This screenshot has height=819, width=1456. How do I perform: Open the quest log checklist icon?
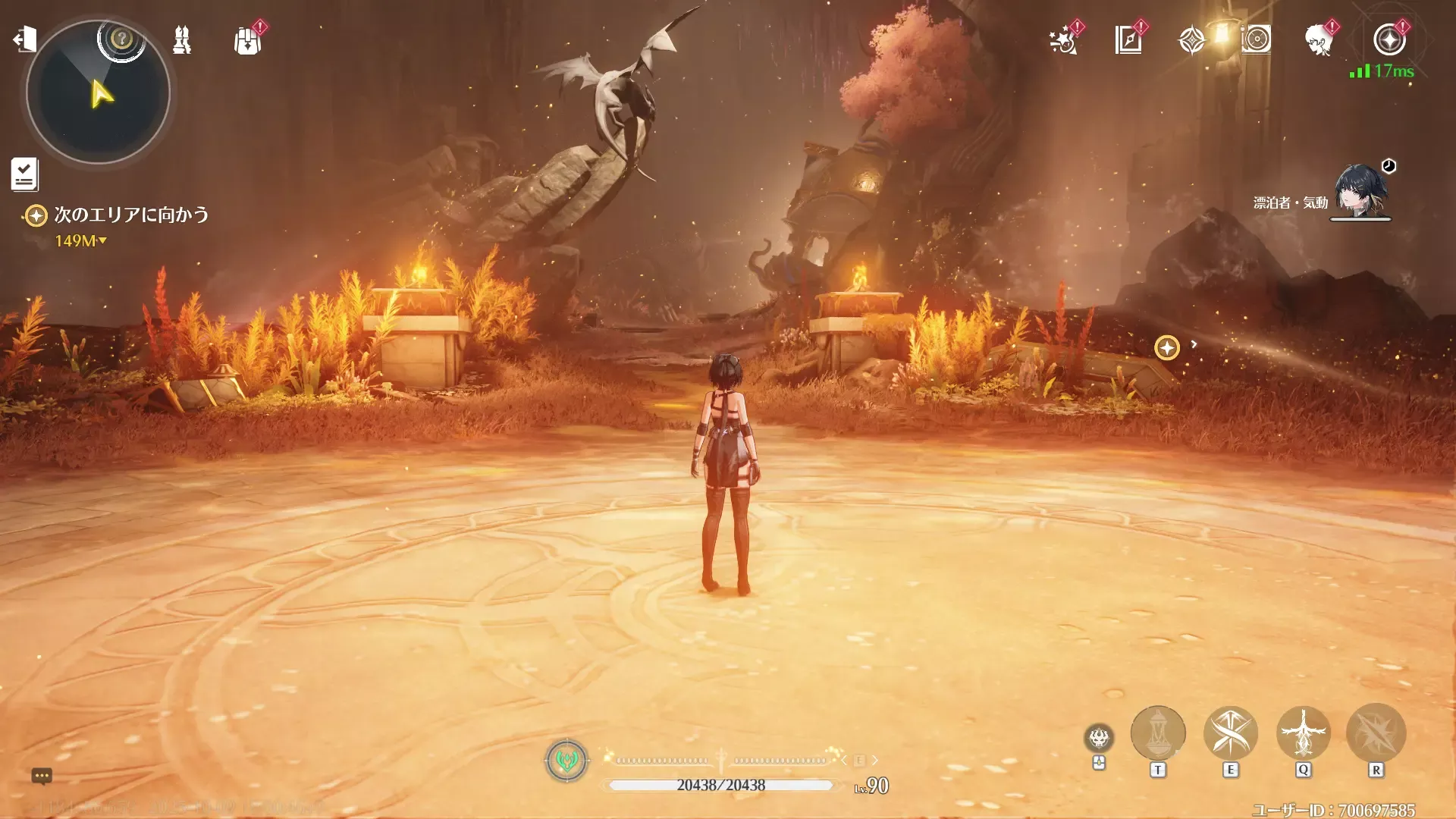(24, 174)
